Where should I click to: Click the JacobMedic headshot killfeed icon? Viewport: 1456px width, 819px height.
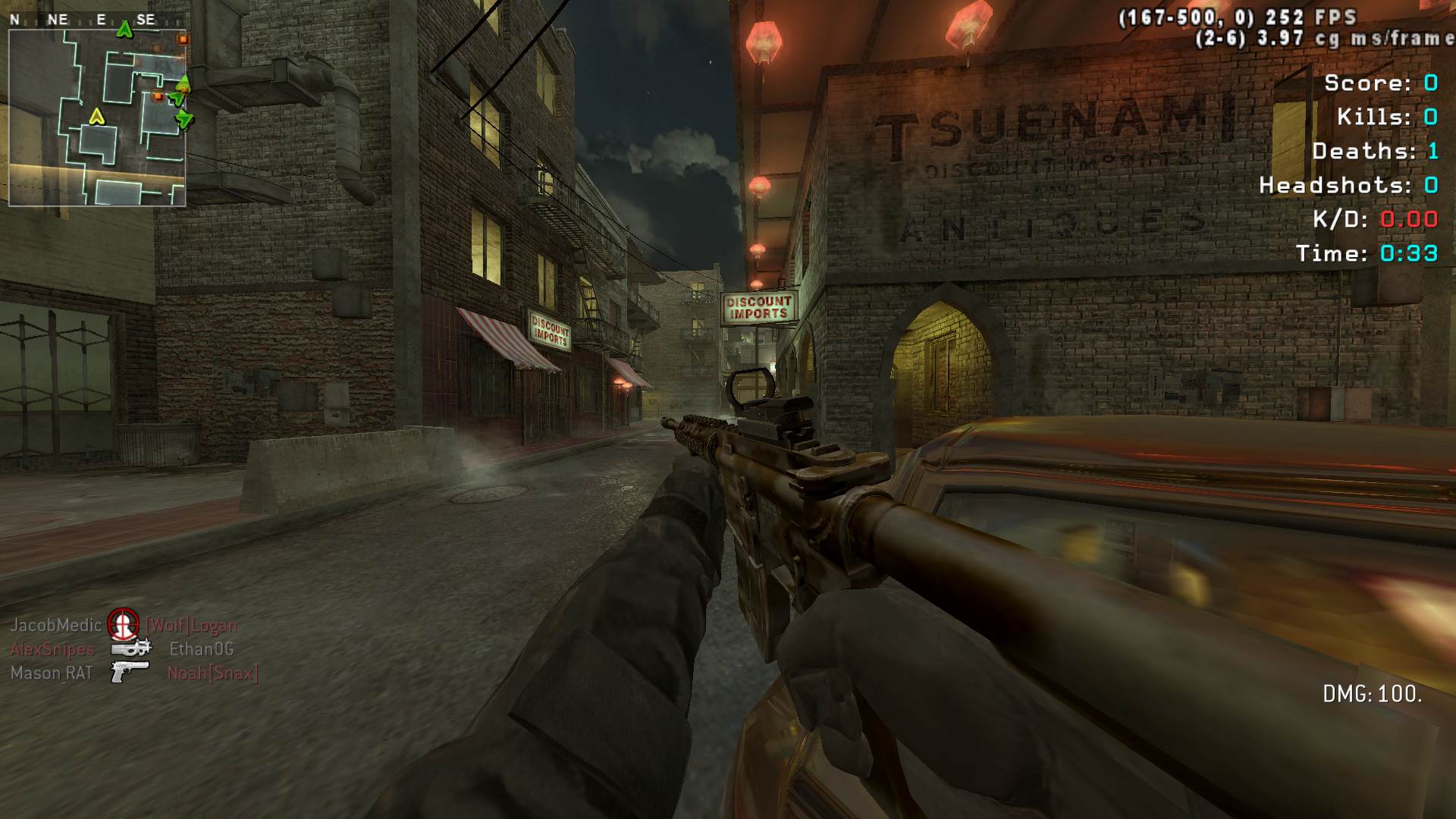point(123,625)
